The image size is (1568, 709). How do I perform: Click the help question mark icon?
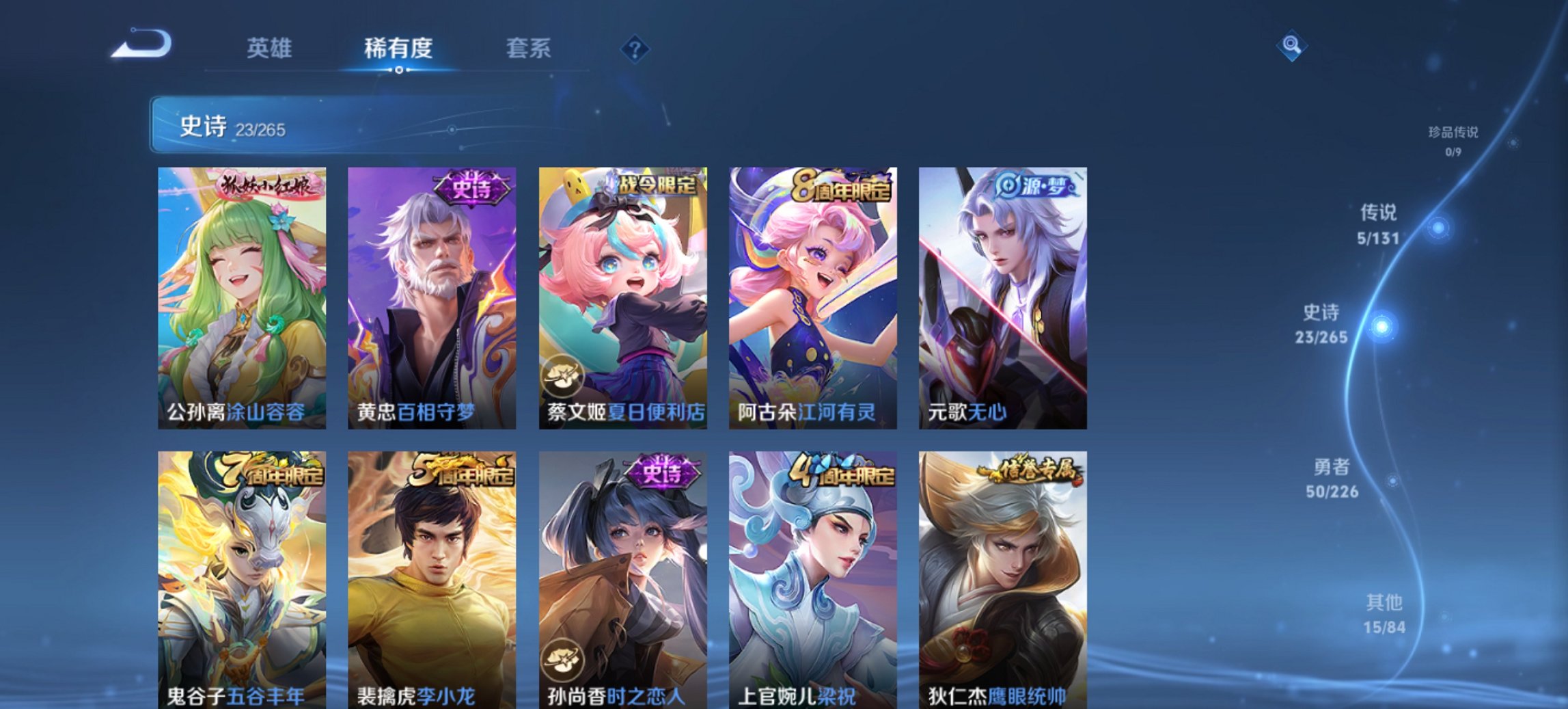[x=635, y=48]
